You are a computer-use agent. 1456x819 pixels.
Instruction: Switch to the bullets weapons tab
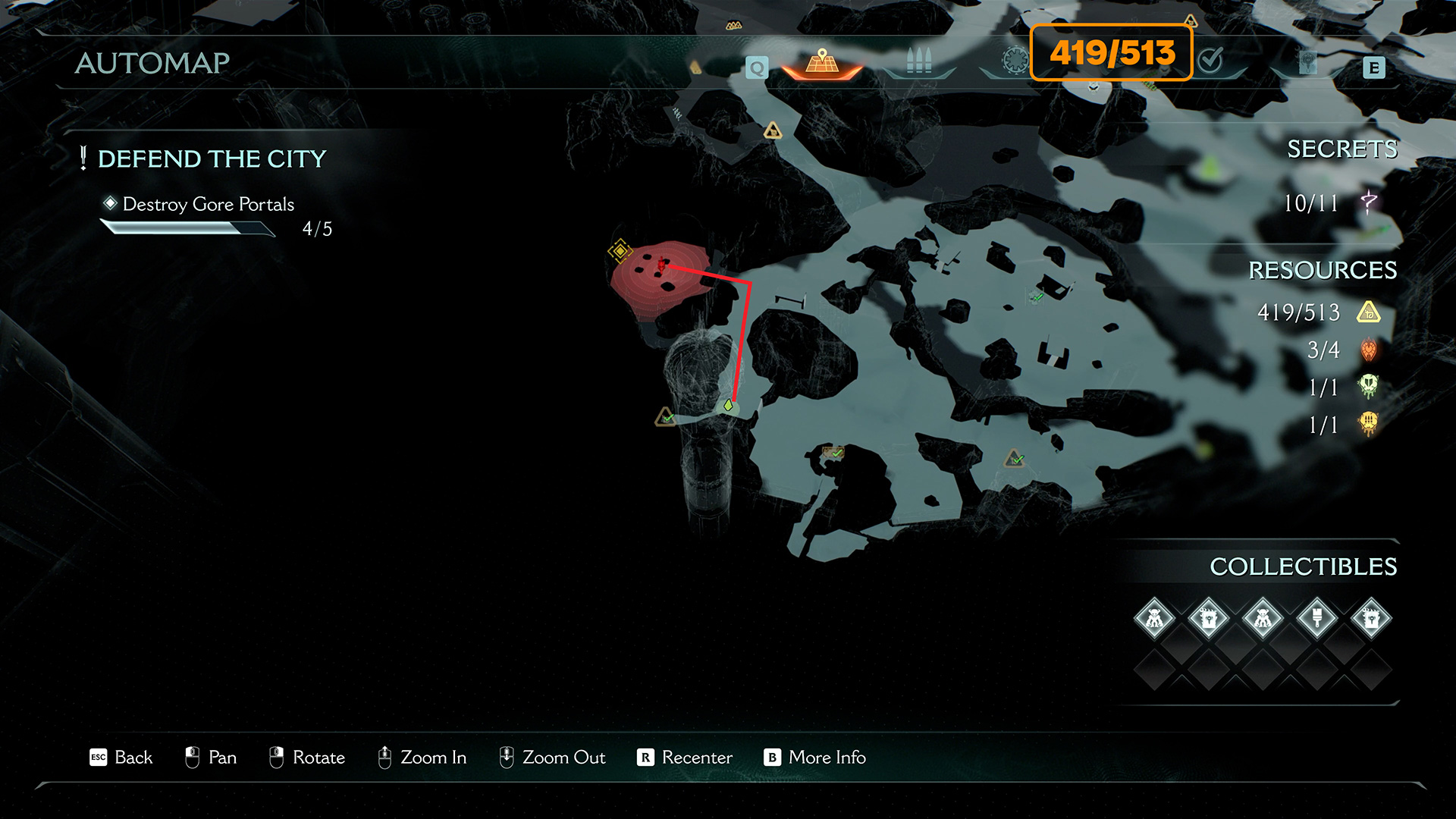point(918,61)
